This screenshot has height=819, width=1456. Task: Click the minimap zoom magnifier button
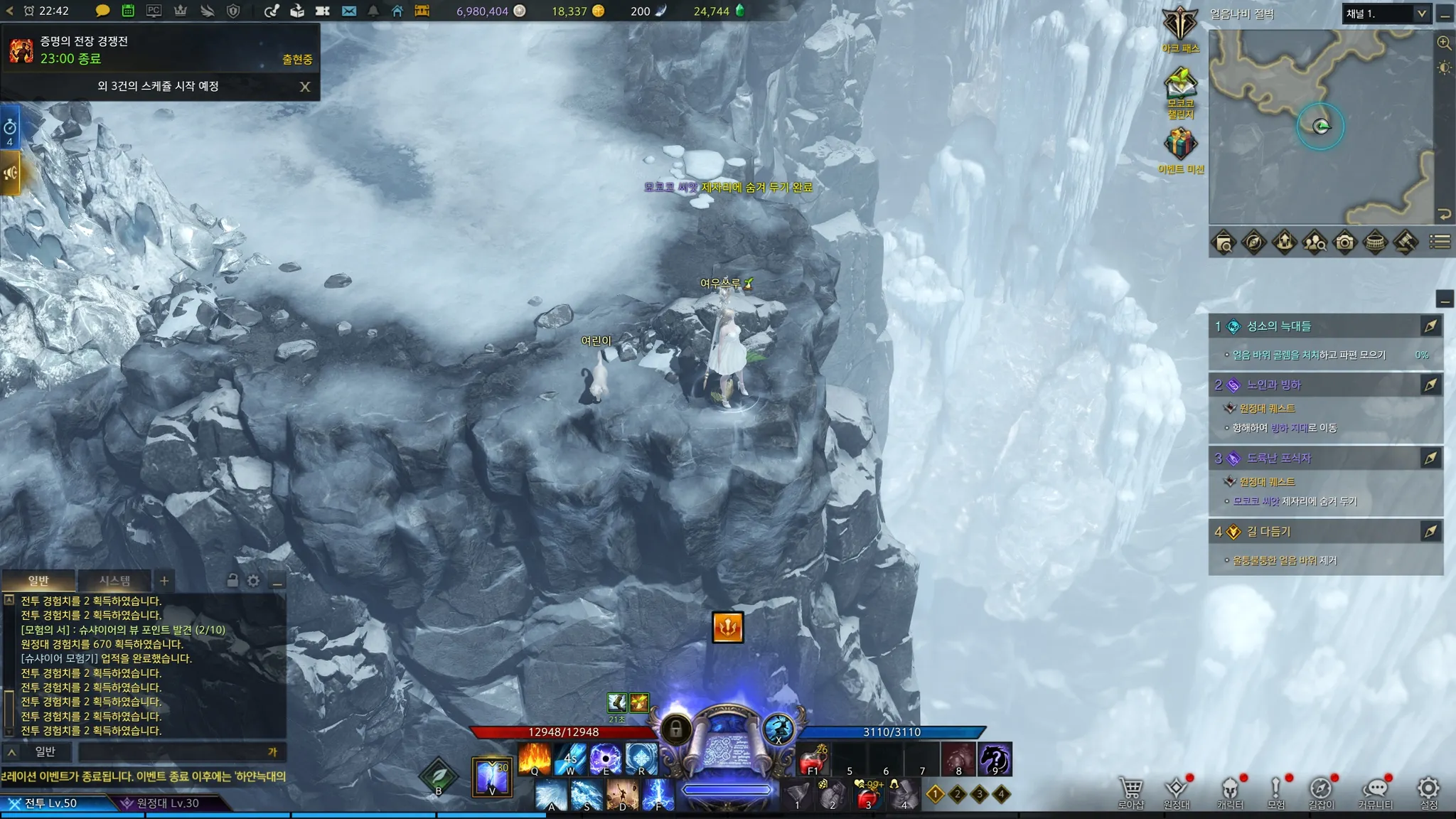tap(1444, 43)
